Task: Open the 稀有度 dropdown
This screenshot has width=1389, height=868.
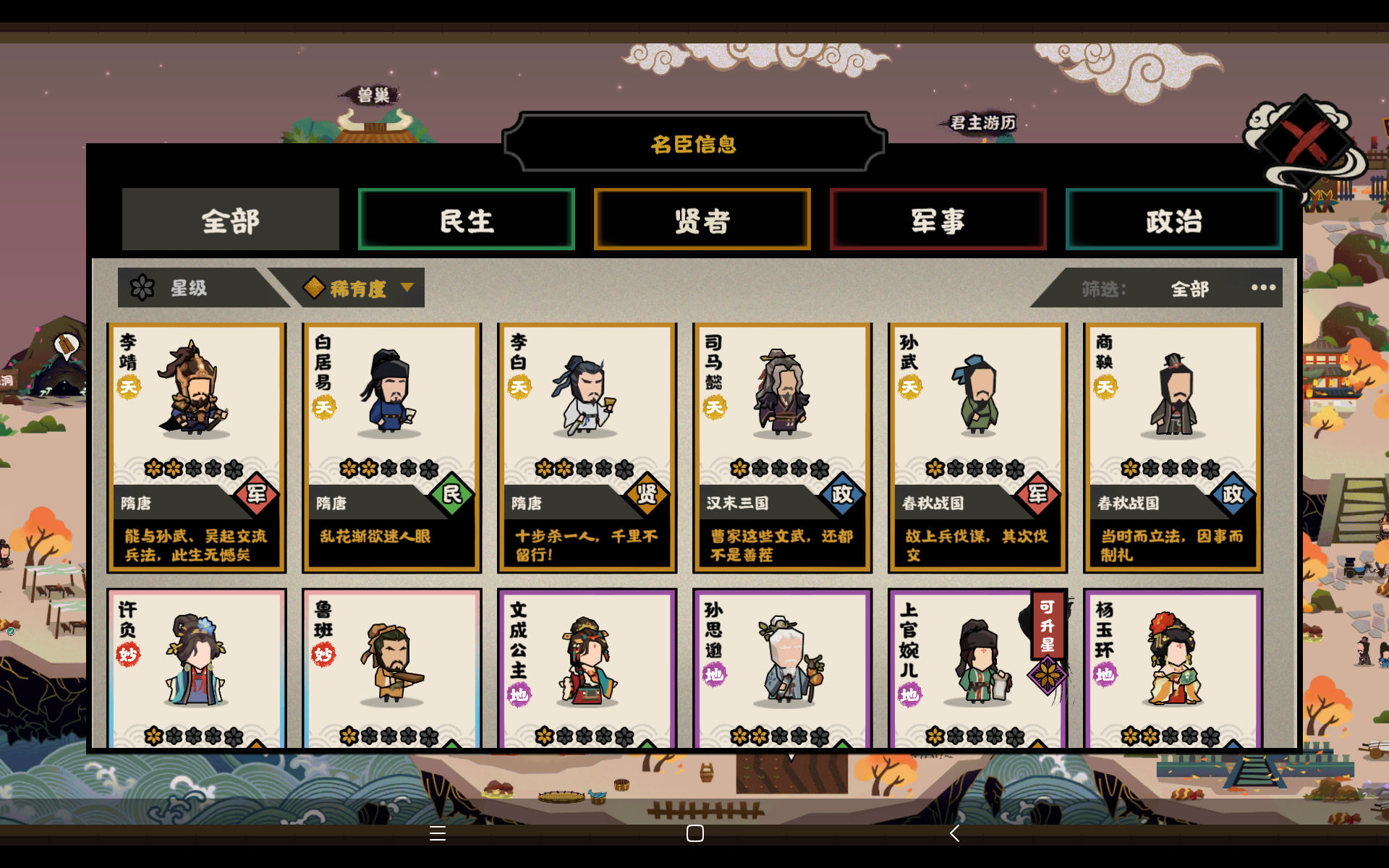Action: [358, 287]
